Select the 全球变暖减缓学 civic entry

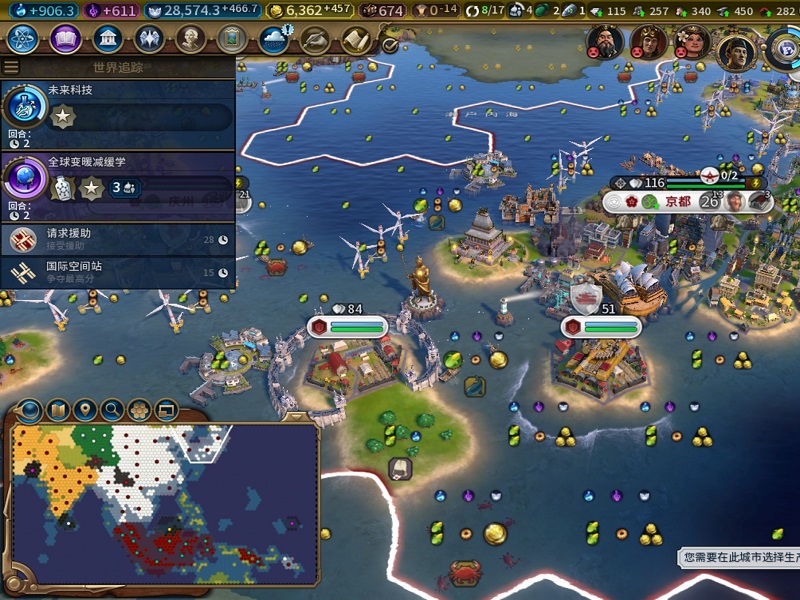[118, 178]
